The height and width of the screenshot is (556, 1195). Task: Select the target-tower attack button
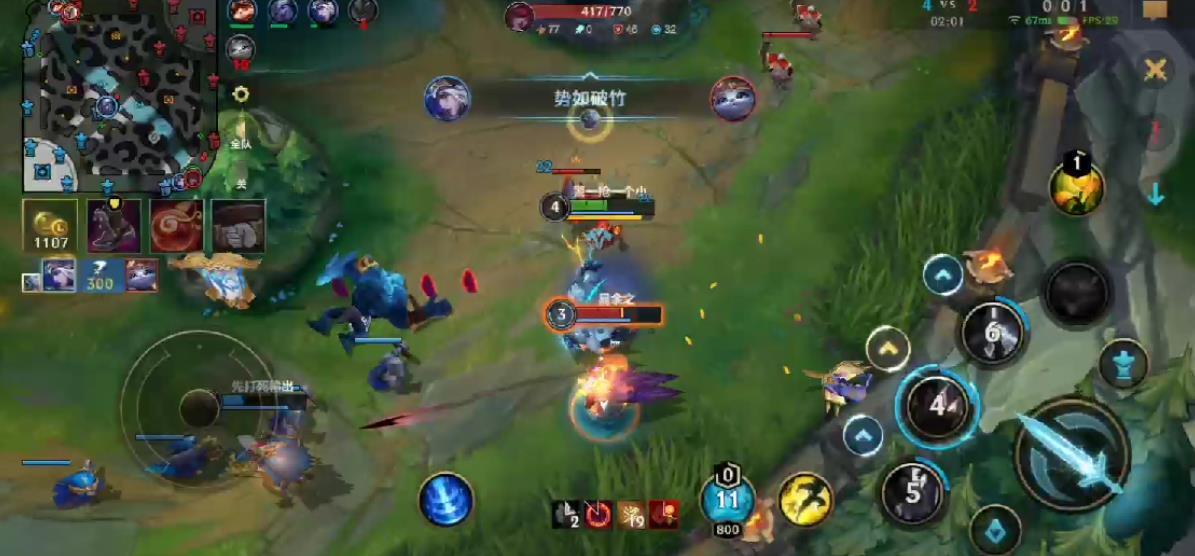pos(1124,364)
